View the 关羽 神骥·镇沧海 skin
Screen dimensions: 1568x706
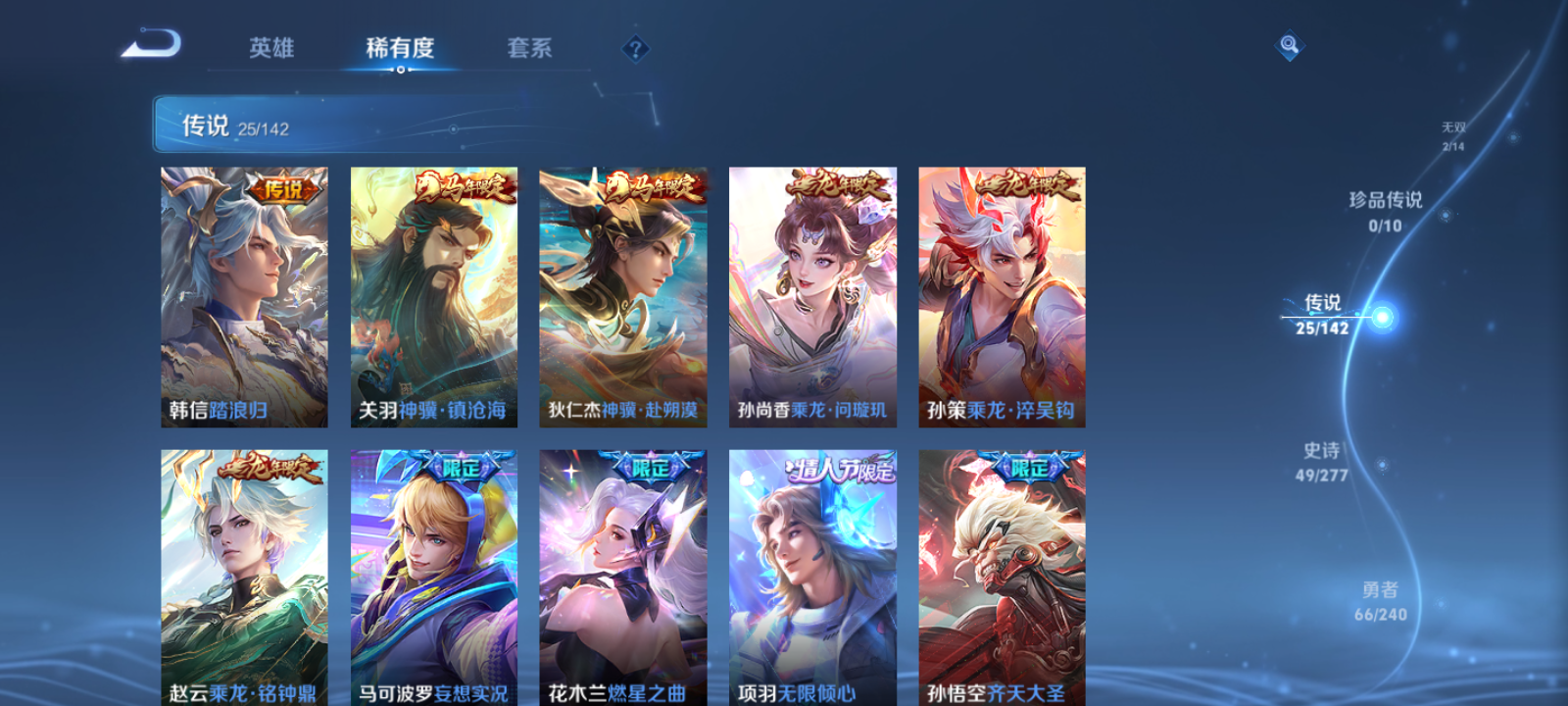point(434,294)
